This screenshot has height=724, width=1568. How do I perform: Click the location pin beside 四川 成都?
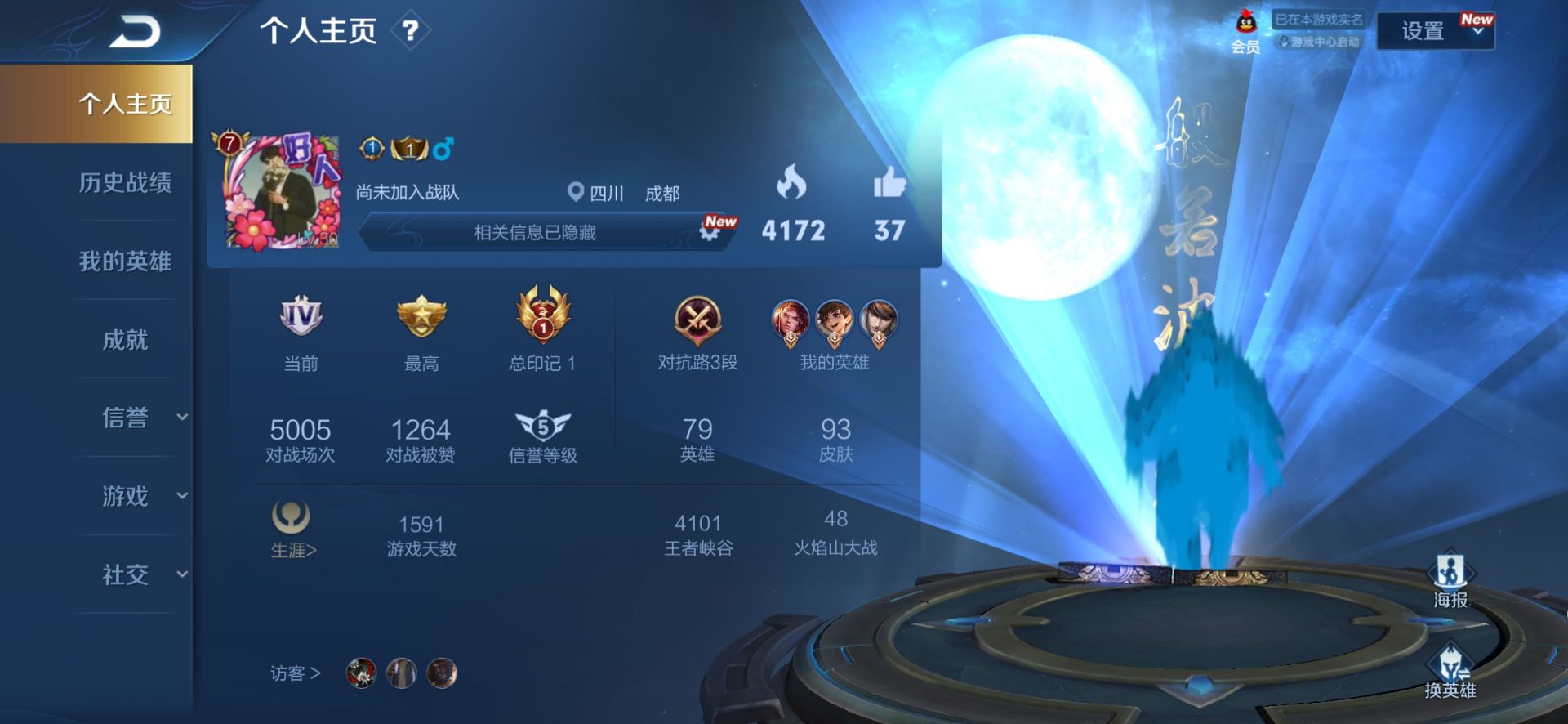574,194
